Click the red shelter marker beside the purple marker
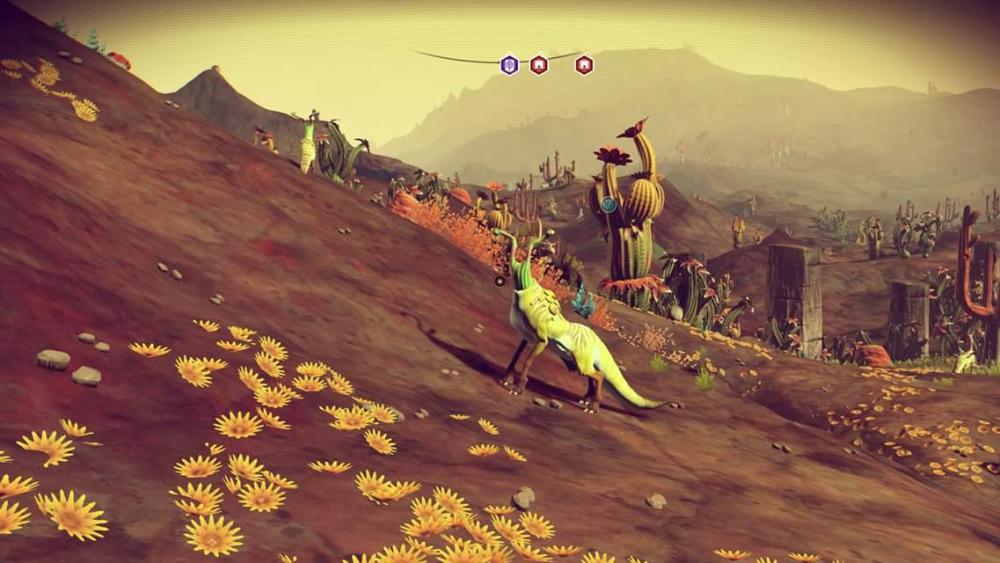The width and height of the screenshot is (1000, 563). 539,65
